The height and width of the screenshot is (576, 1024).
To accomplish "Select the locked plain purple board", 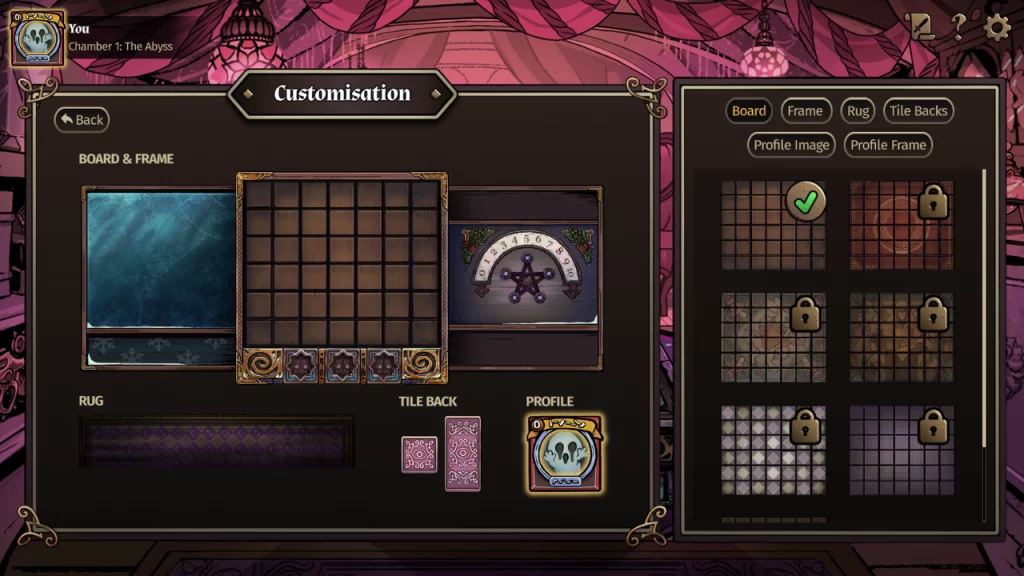I will coord(901,450).
